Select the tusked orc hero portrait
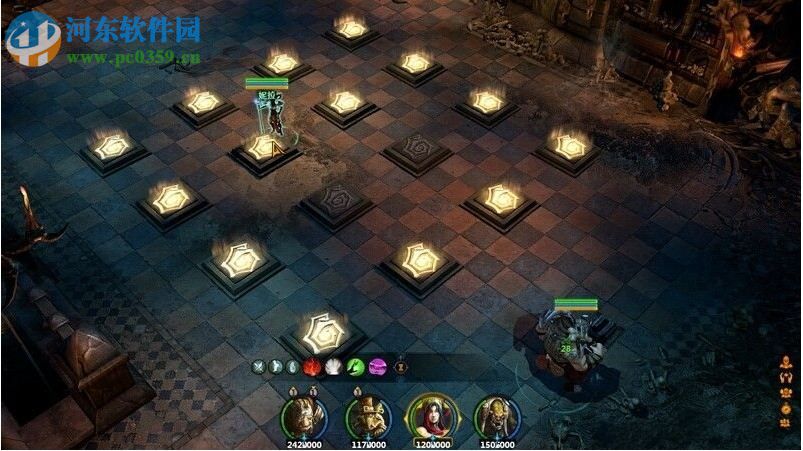The width and height of the screenshot is (803, 451). 495,416
